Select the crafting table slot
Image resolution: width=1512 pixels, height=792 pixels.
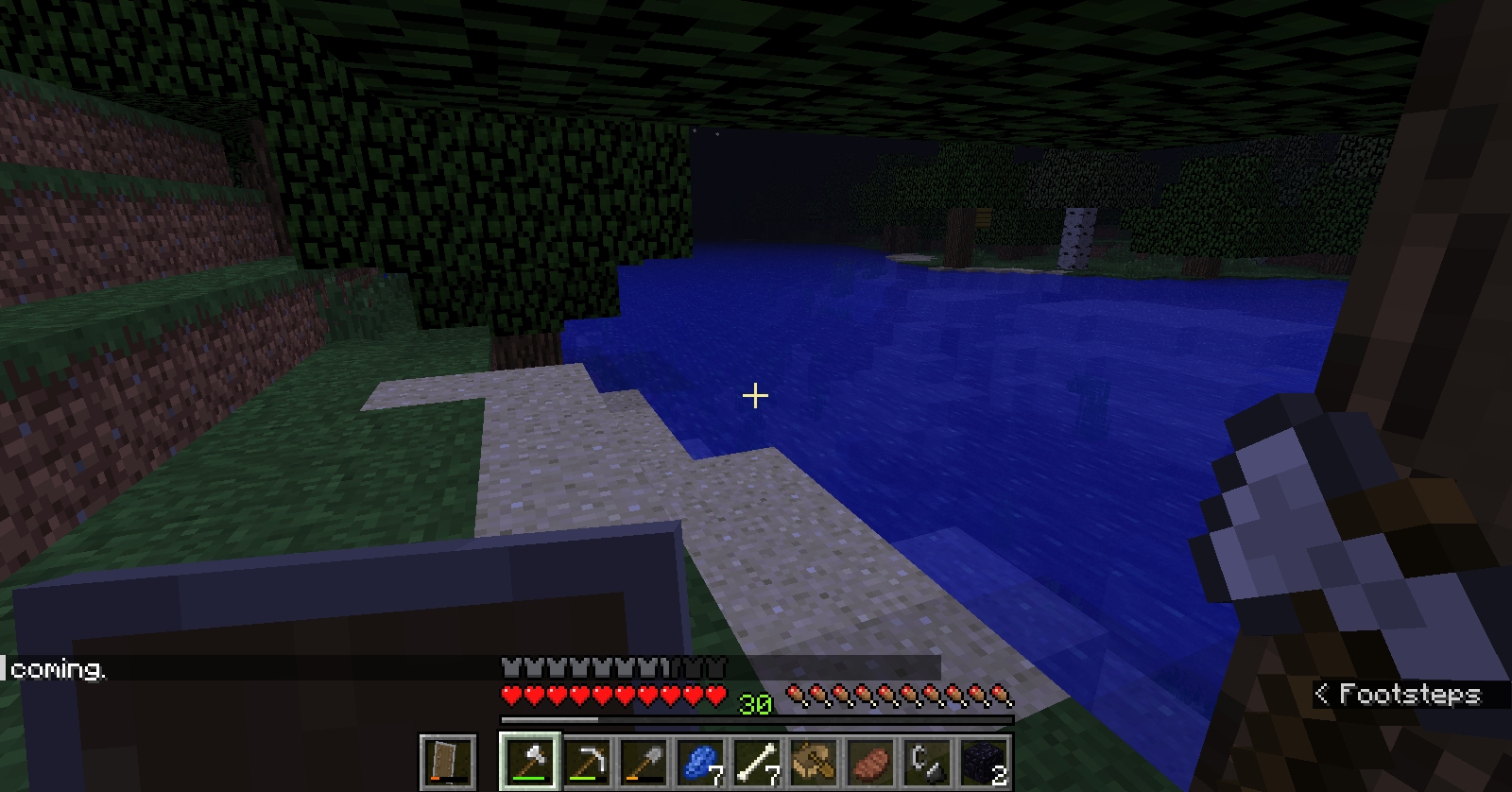pos(814,761)
